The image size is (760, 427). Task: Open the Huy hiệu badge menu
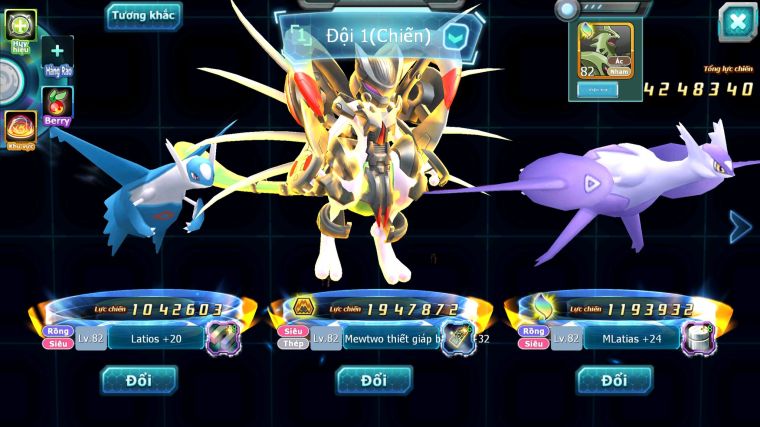[x=21, y=26]
